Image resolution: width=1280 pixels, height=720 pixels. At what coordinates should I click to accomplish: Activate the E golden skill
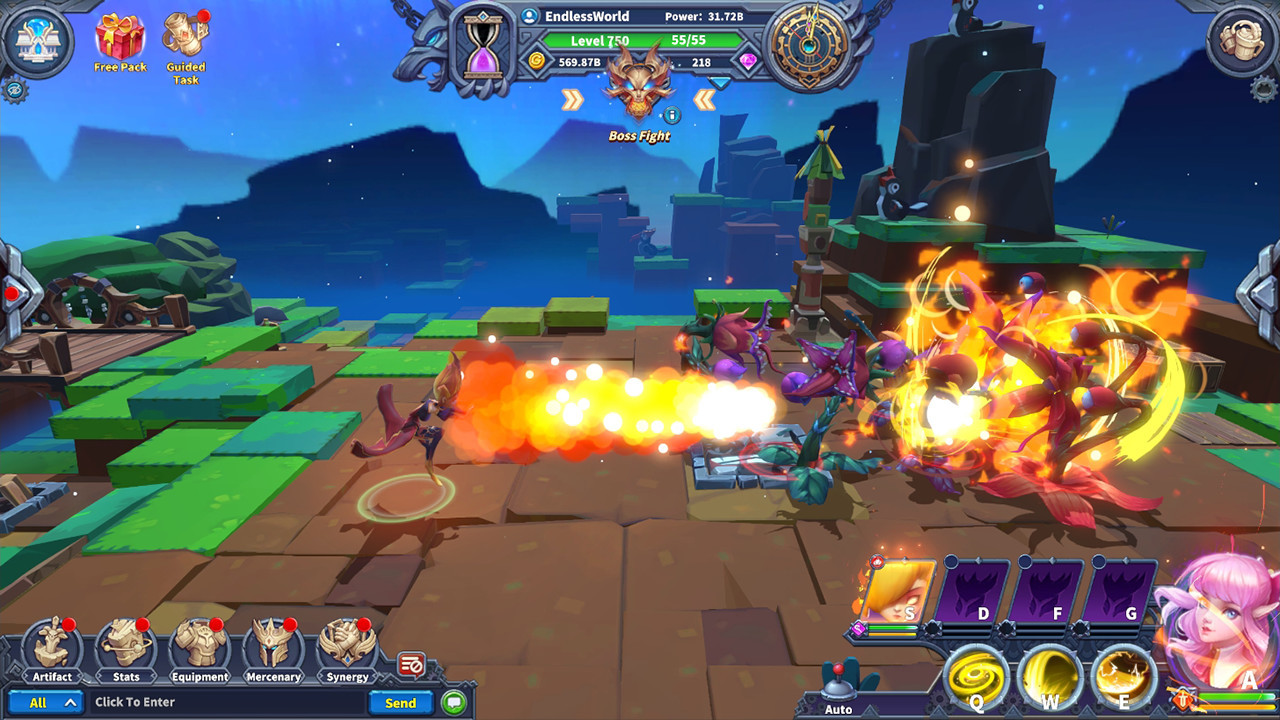tap(1122, 677)
